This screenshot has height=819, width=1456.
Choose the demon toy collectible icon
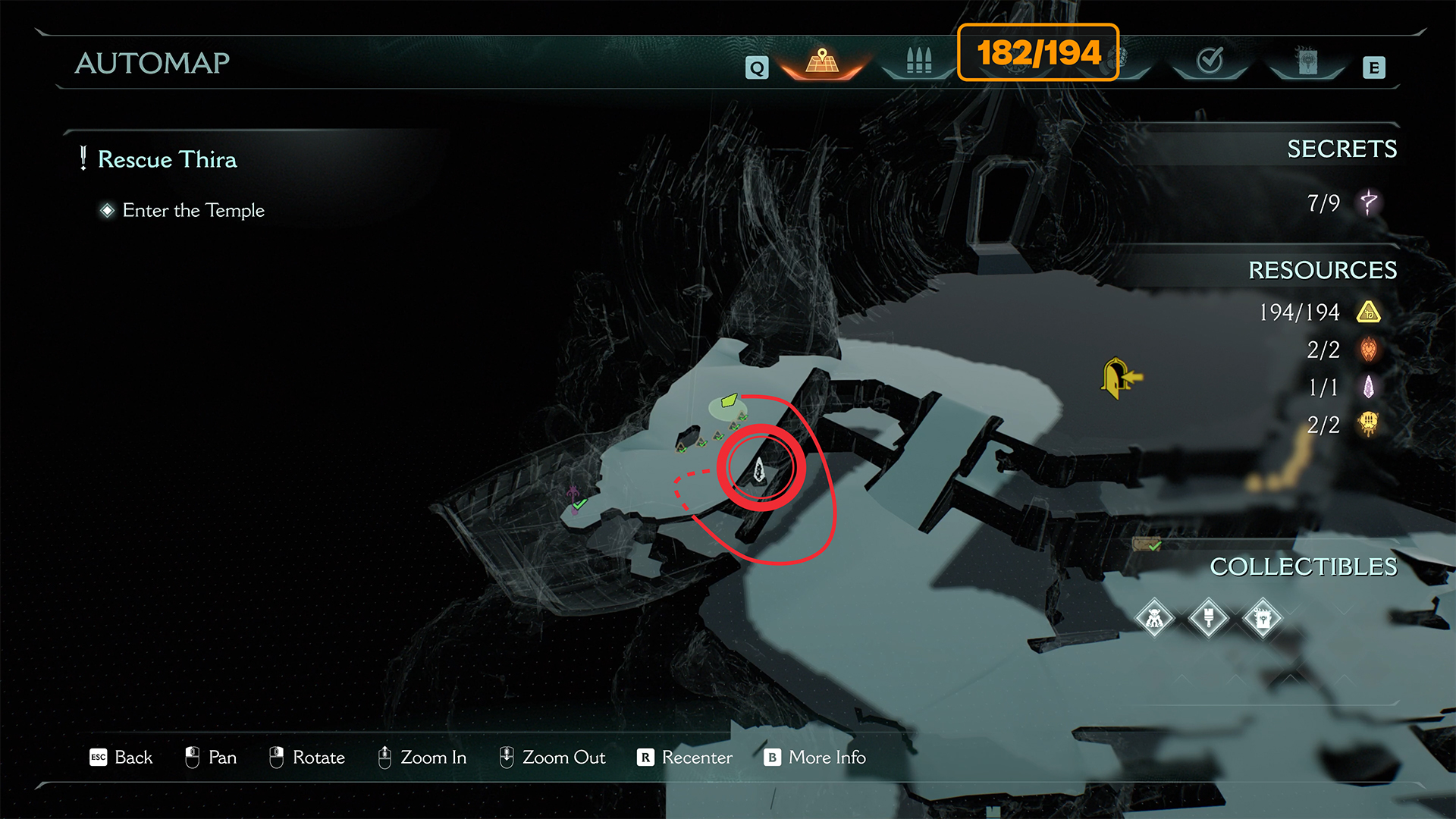tap(1154, 619)
